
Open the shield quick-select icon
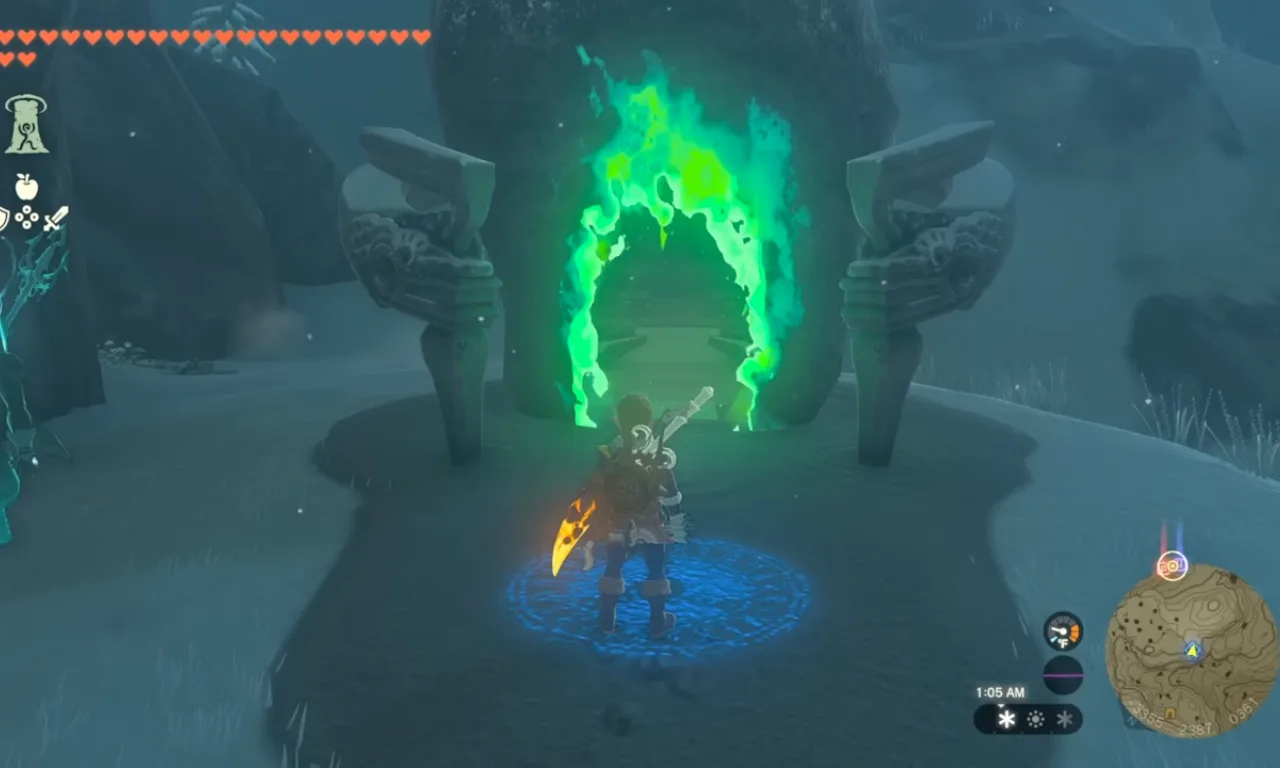3,218
